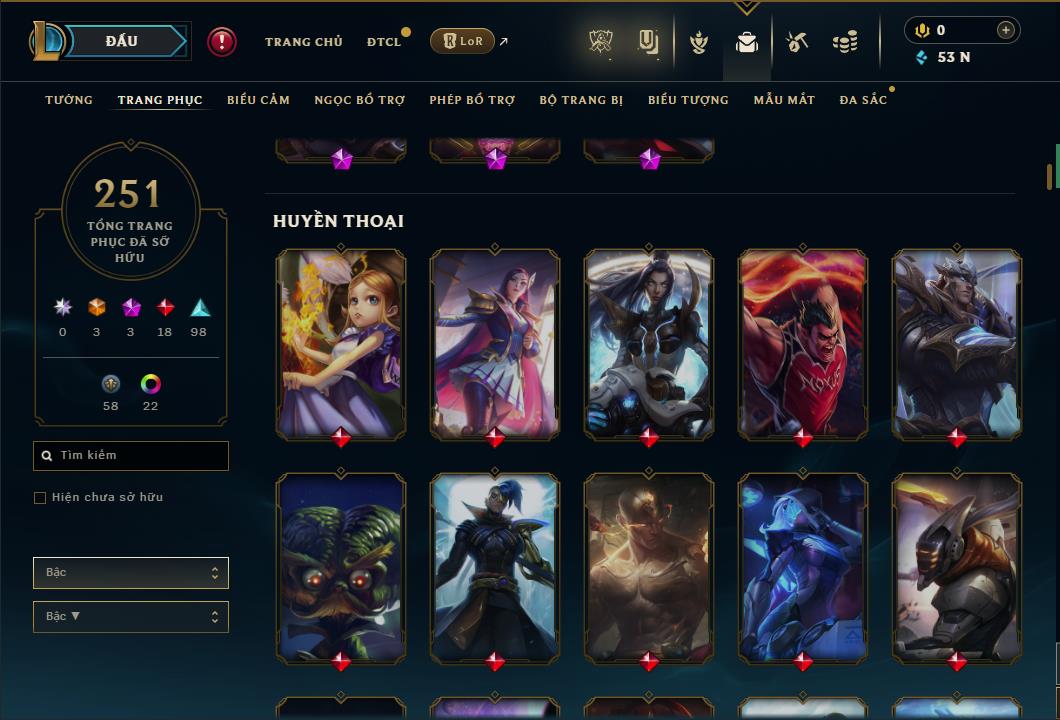Image resolution: width=1060 pixels, height=720 pixels.
Task: Toggle the Hiện chưa sở hữu checkbox
Action: 40,498
